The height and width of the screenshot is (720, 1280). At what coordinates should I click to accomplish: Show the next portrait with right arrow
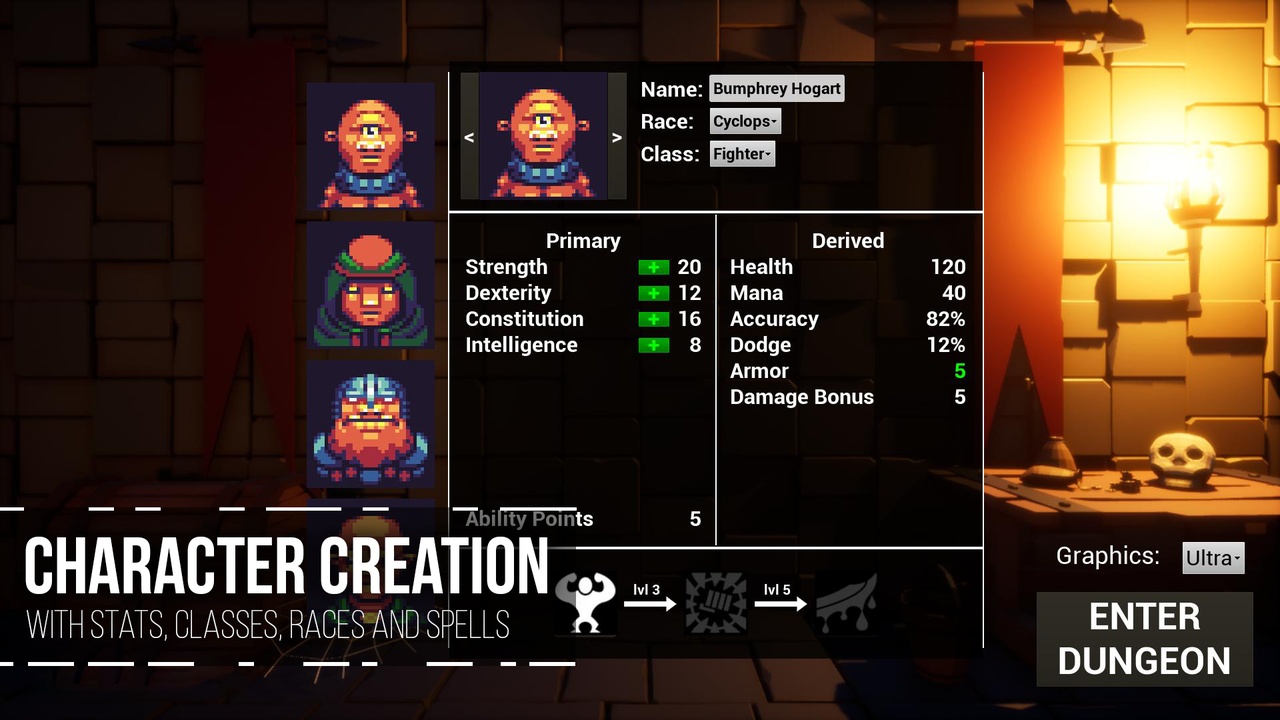pos(617,138)
